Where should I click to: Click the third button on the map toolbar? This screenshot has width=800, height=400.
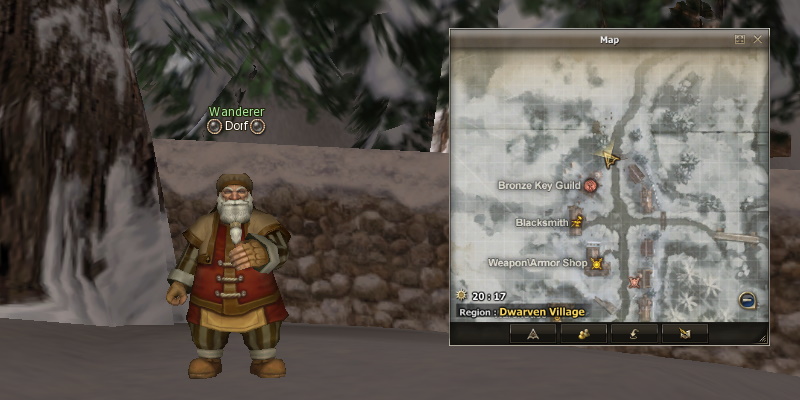pyautogui.click(x=632, y=334)
